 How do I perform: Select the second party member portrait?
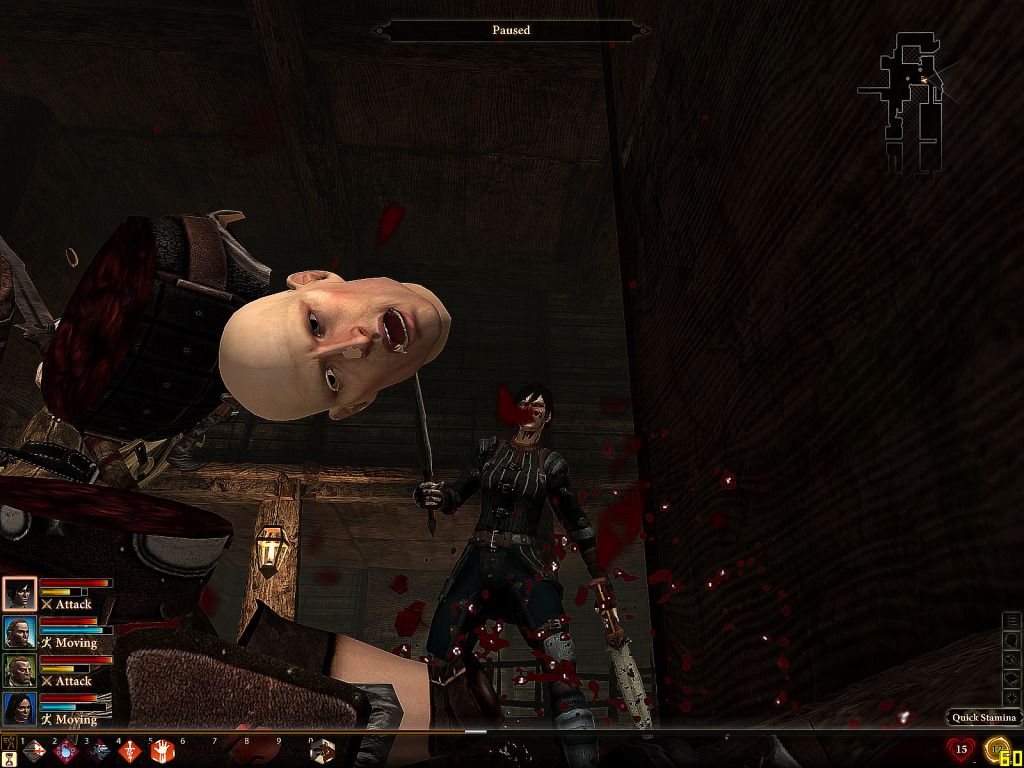pos(19,632)
